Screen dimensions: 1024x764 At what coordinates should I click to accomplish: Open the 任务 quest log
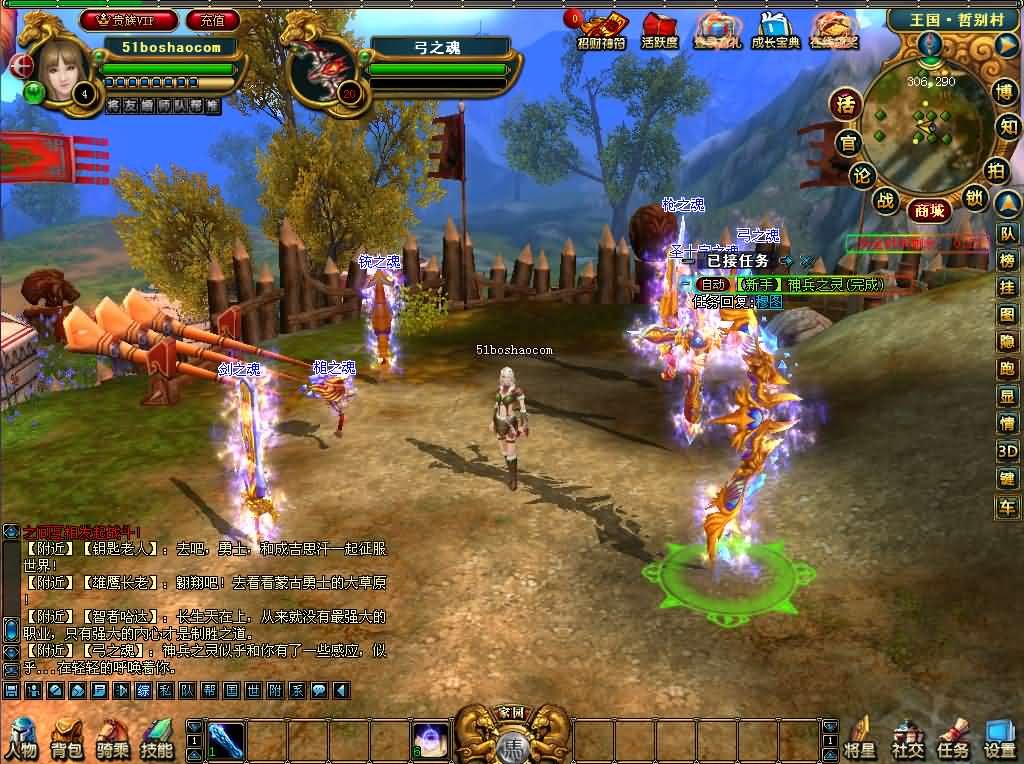[x=953, y=738]
